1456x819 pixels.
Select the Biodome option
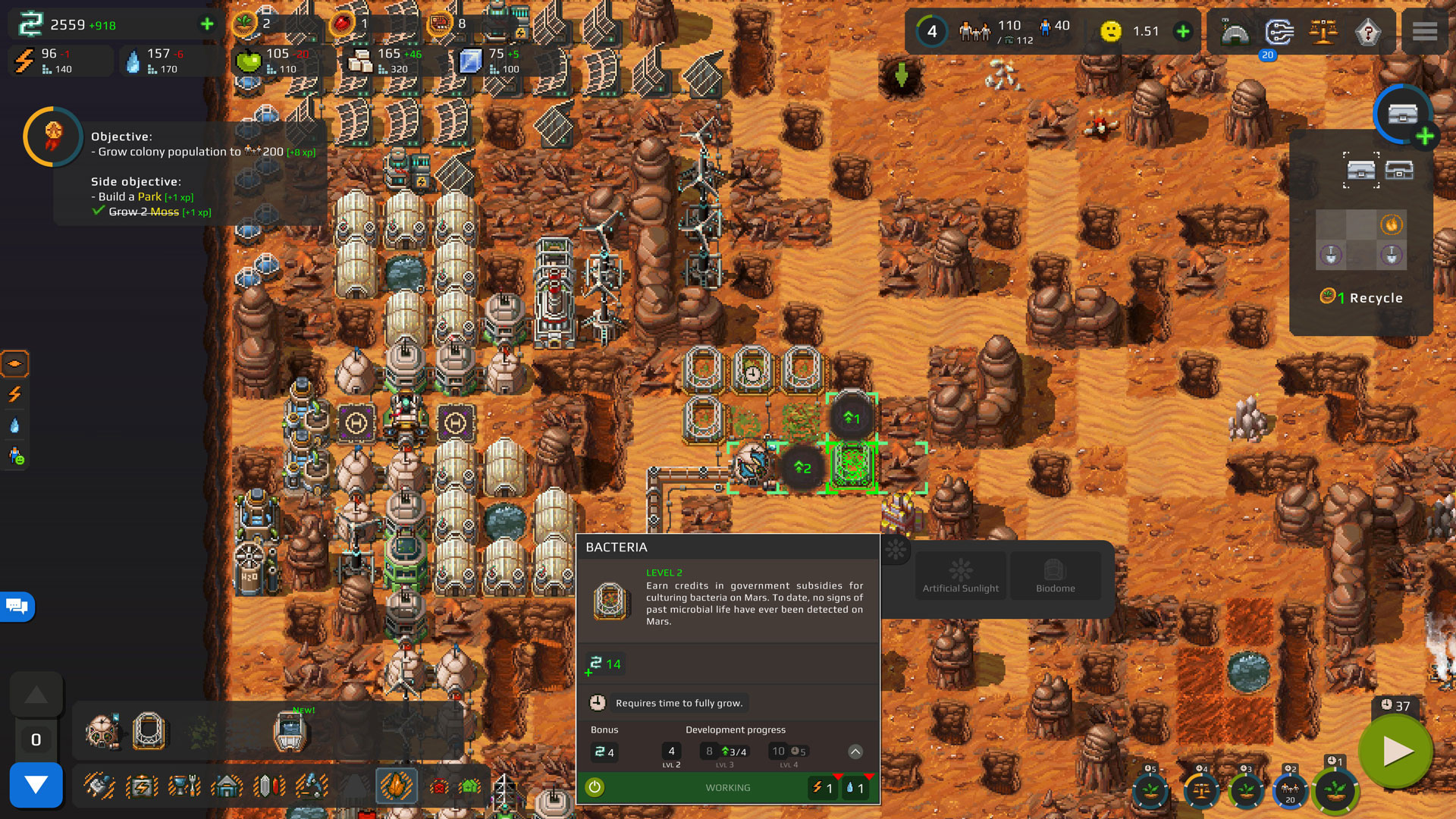pyautogui.click(x=1055, y=576)
